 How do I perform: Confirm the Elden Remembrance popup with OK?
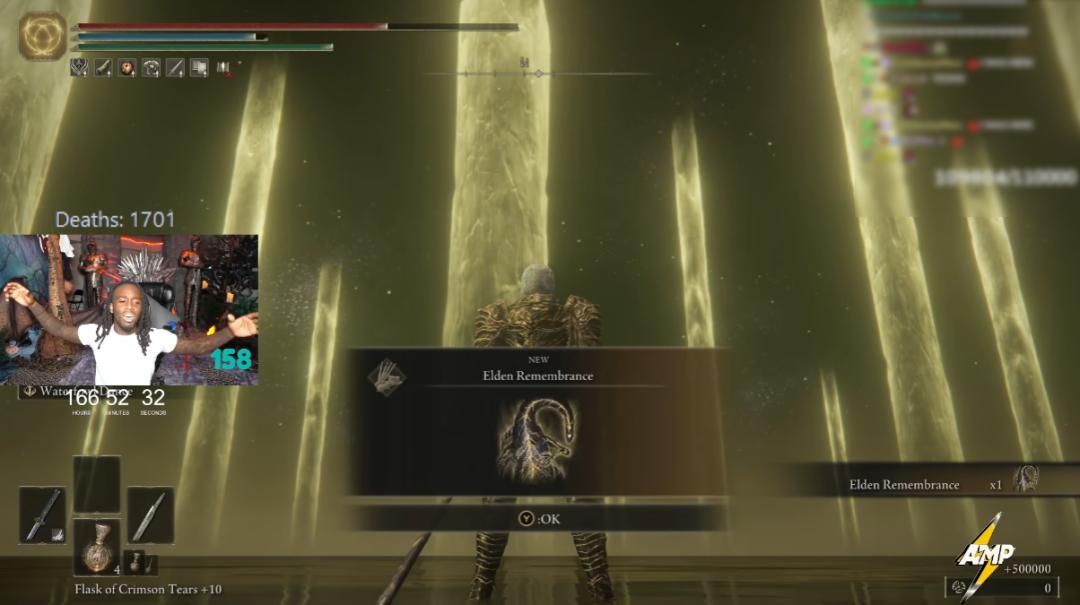click(538, 519)
